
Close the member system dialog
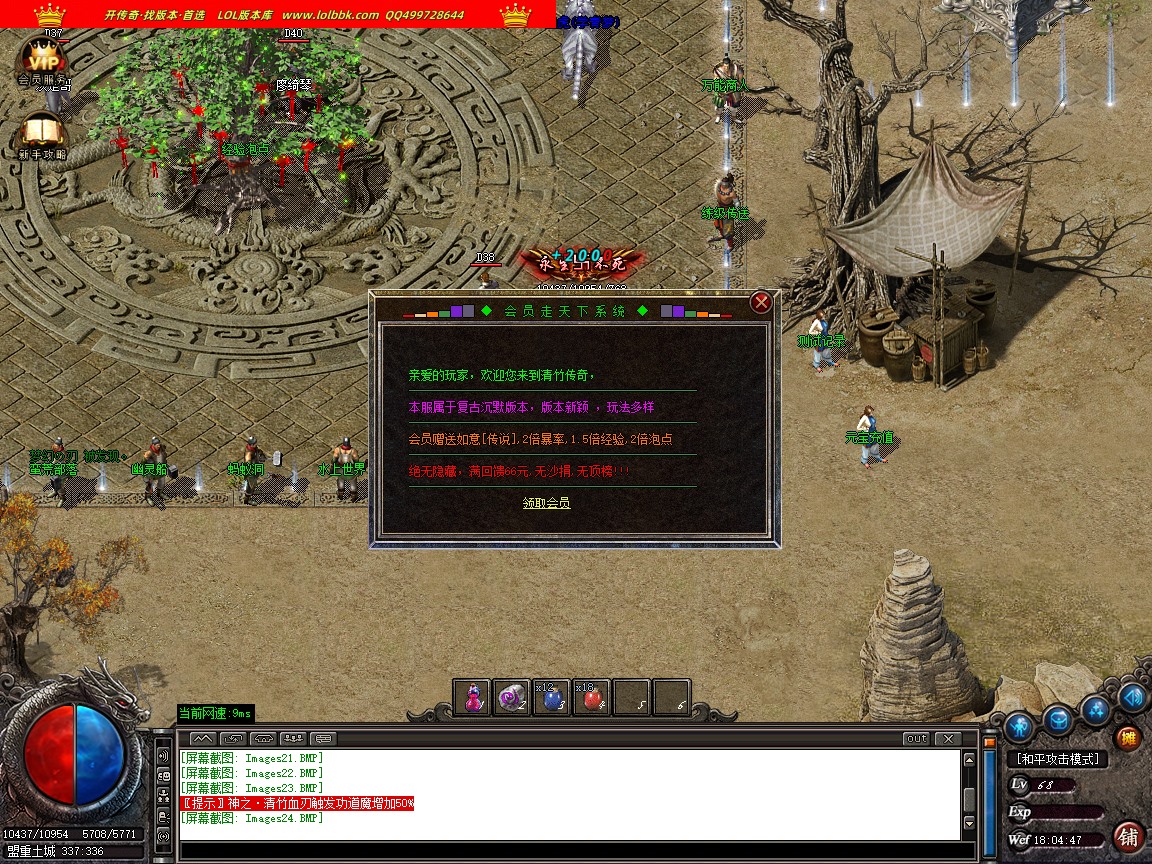click(x=761, y=302)
